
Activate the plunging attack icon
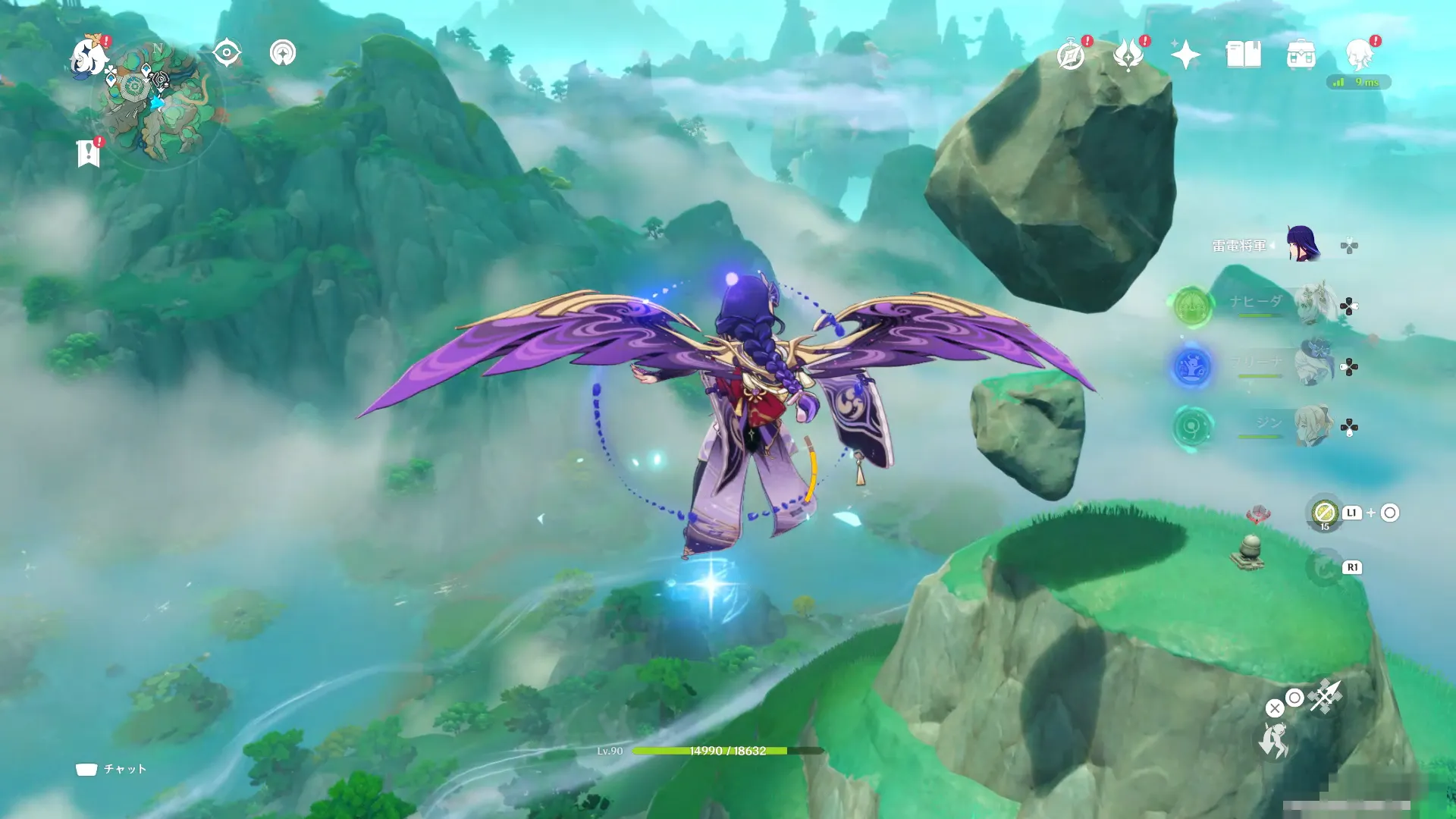(x=1326, y=697)
